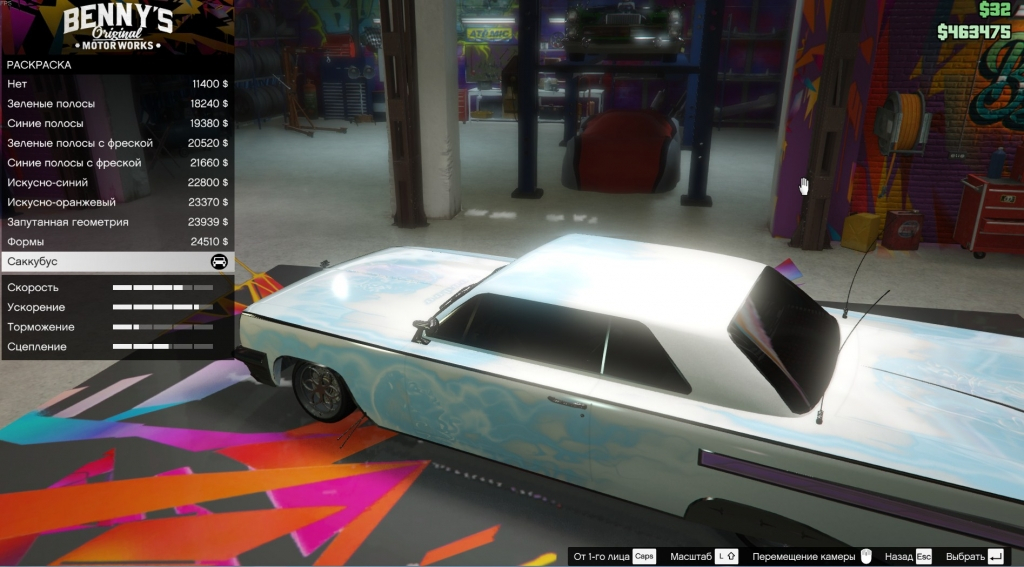Choose the "Зеленые полосы" livery
The image size is (1024, 567).
[x=117, y=103]
